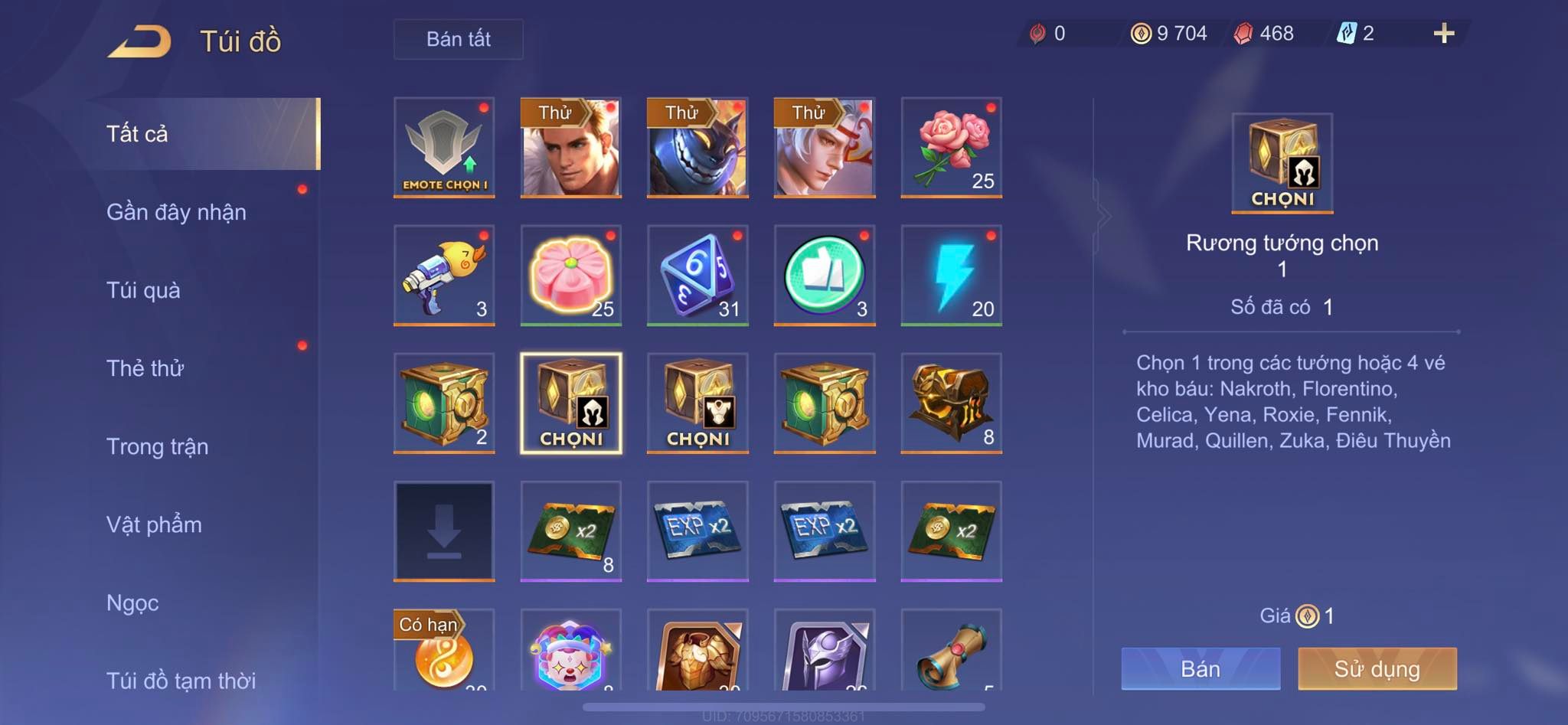The height and width of the screenshot is (725, 1568).
Task: Select the duck water gun item
Action: pos(444,276)
